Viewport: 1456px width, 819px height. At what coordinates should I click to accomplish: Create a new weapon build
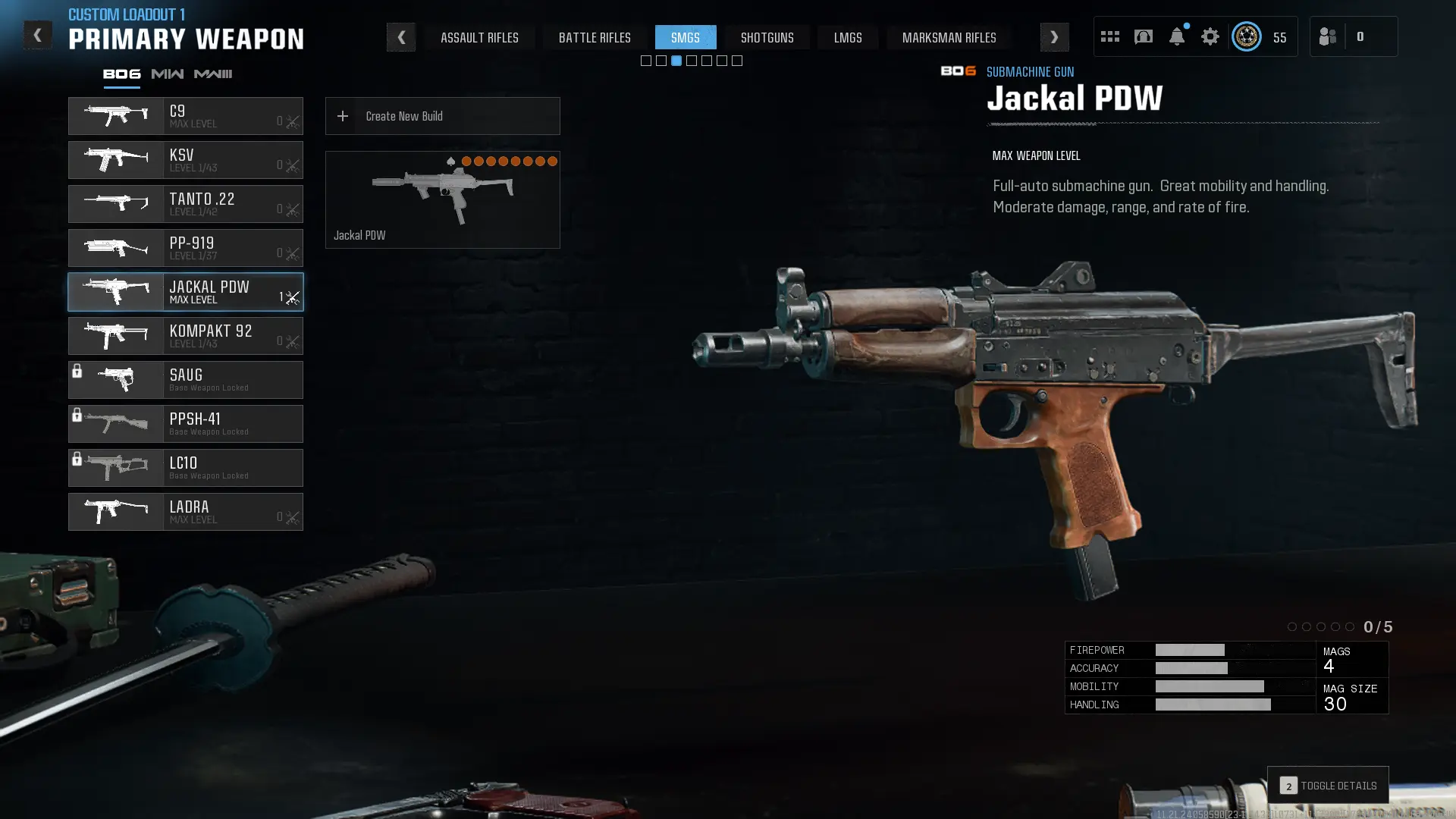[442, 116]
